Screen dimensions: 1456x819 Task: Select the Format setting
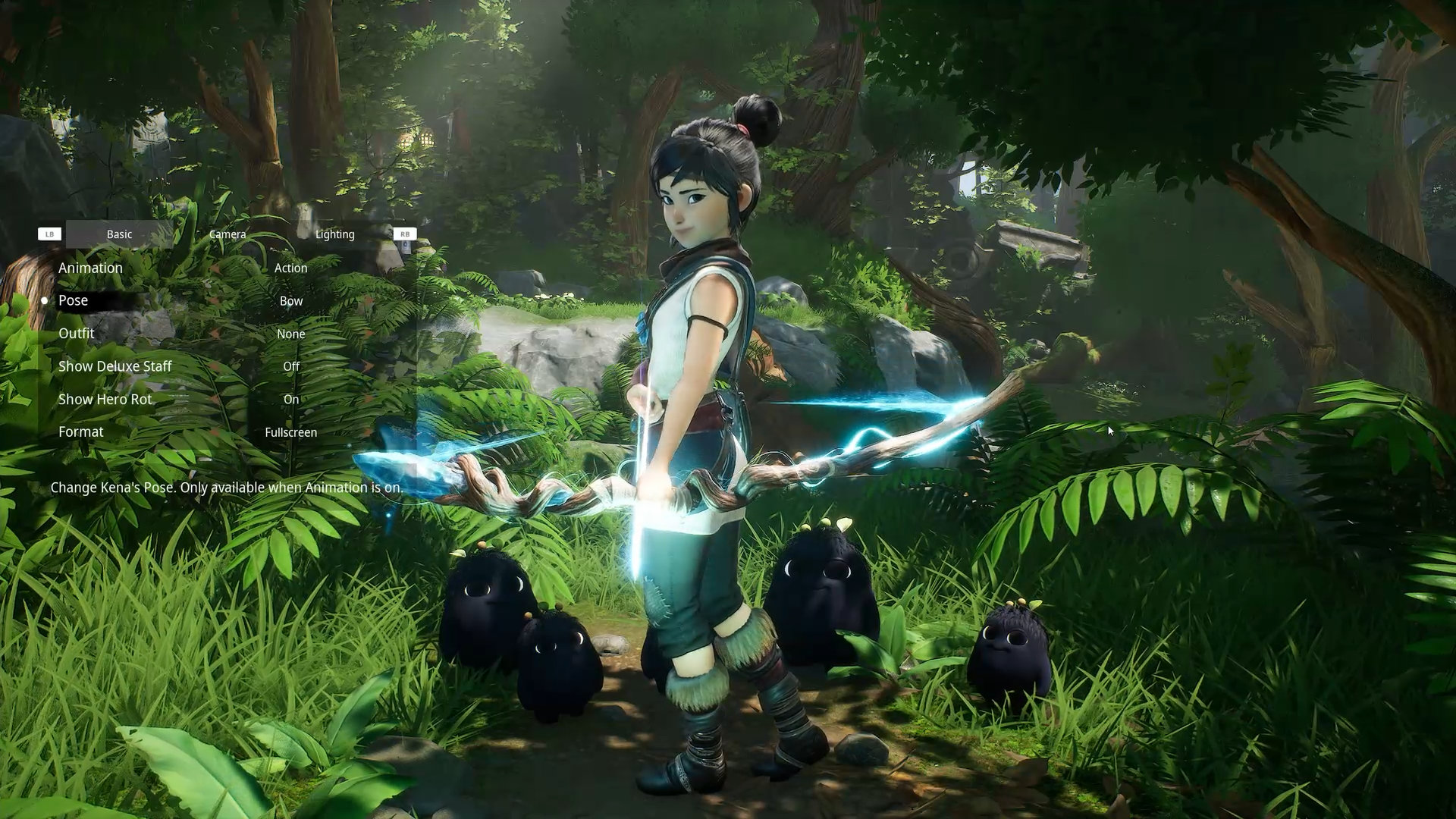[81, 431]
